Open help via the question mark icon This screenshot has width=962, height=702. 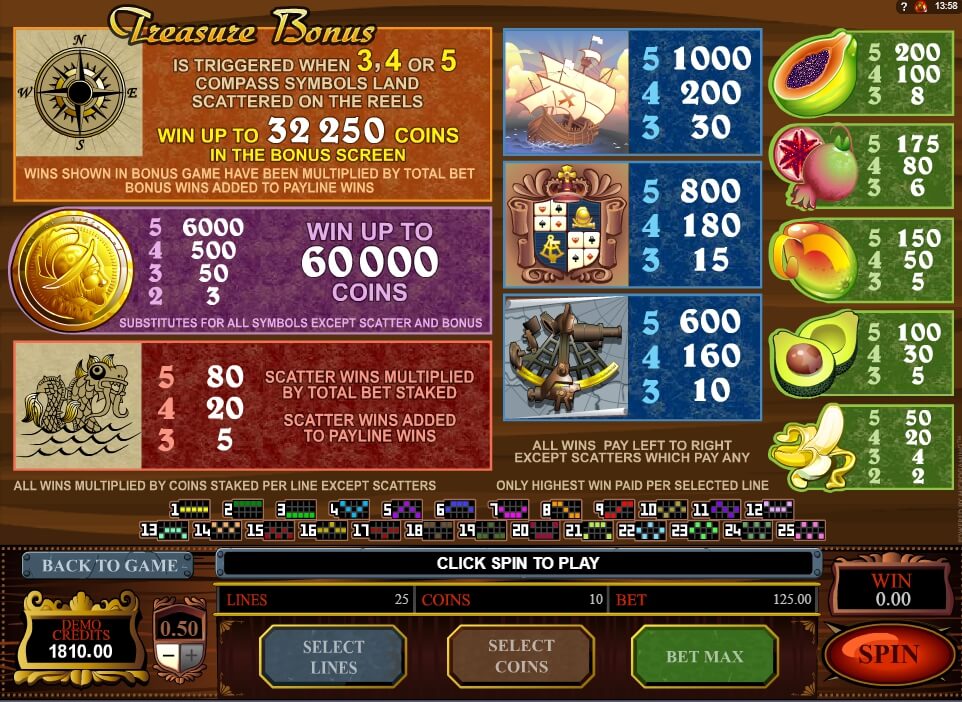[x=903, y=6]
